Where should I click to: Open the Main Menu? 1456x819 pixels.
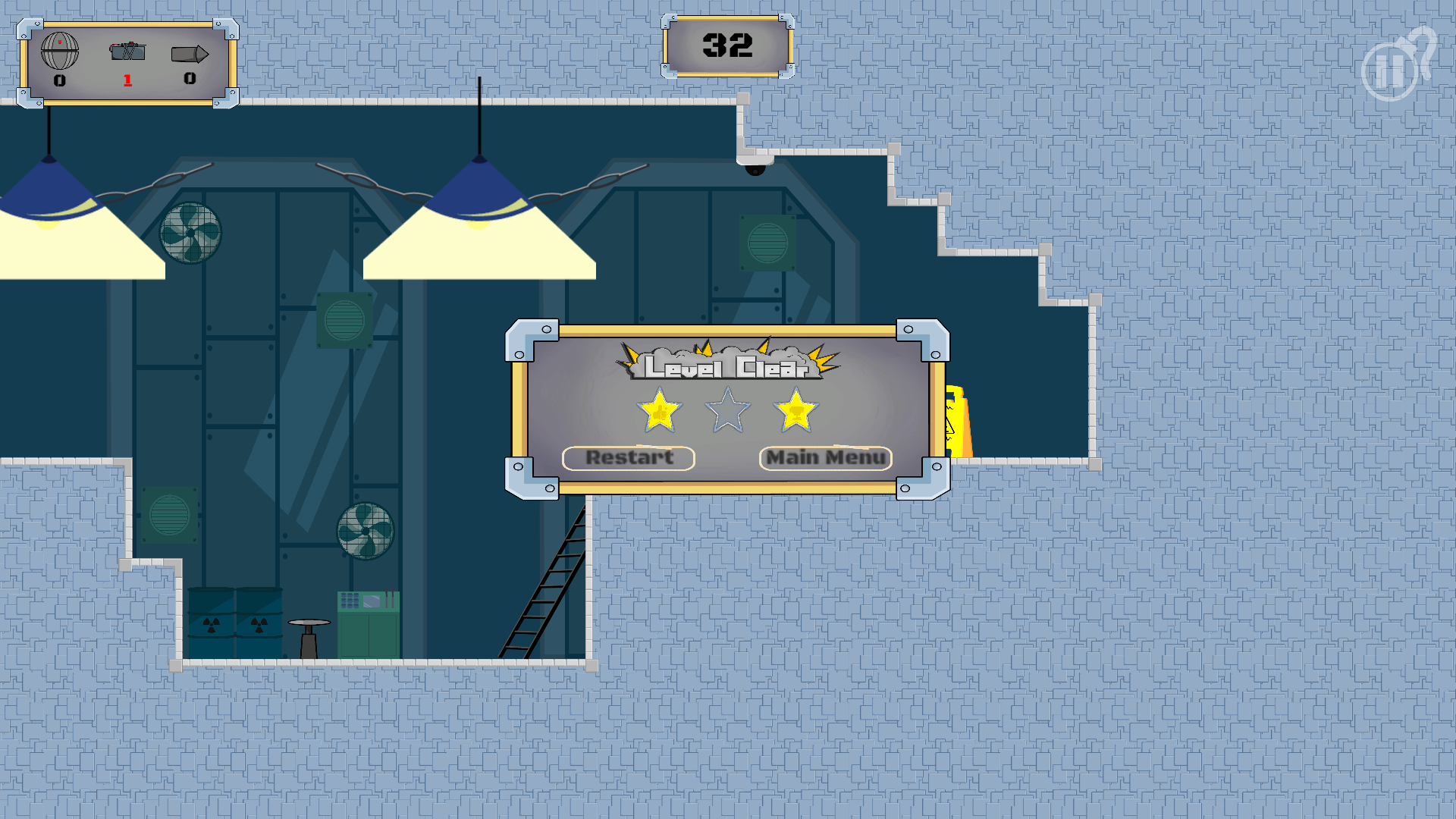[x=825, y=457]
